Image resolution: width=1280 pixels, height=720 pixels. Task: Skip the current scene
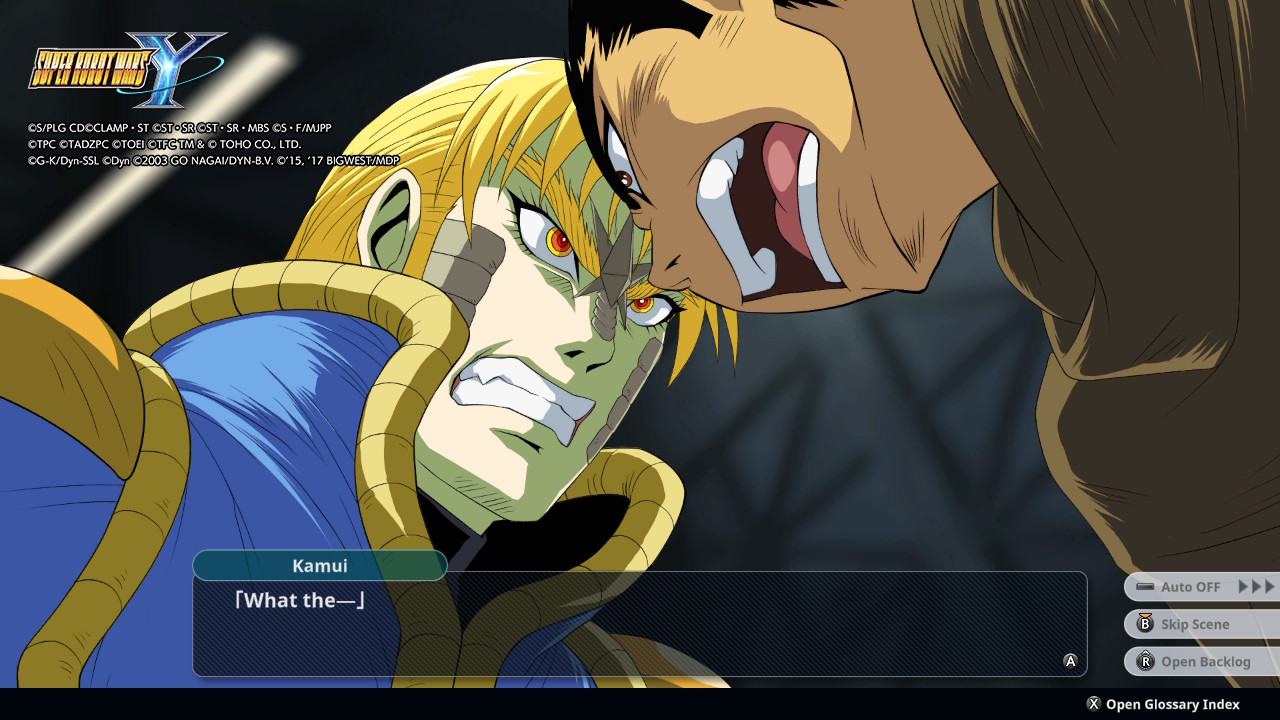pos(1201,624)
